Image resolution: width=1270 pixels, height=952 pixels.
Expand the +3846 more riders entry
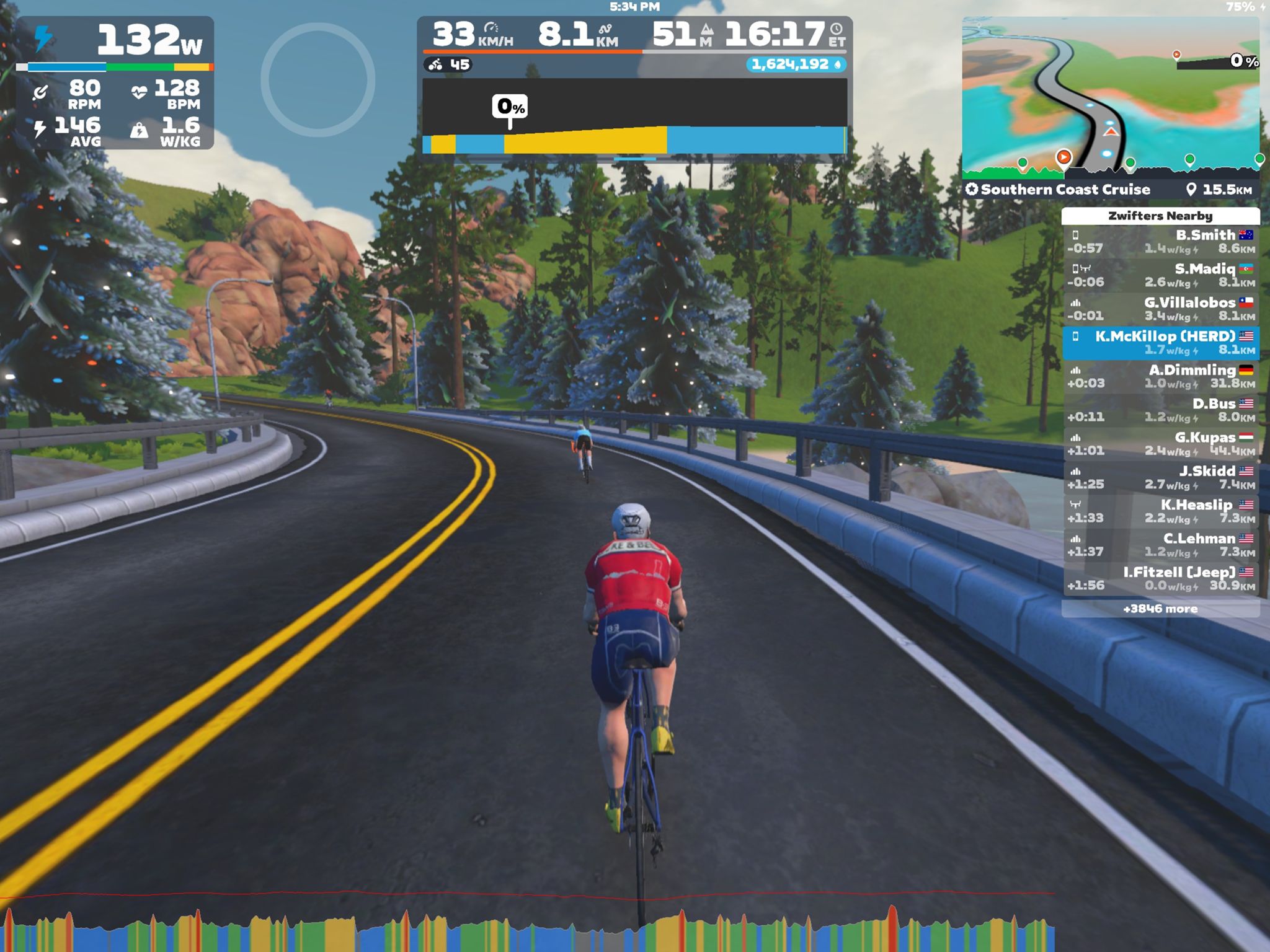click(1161, 609)
